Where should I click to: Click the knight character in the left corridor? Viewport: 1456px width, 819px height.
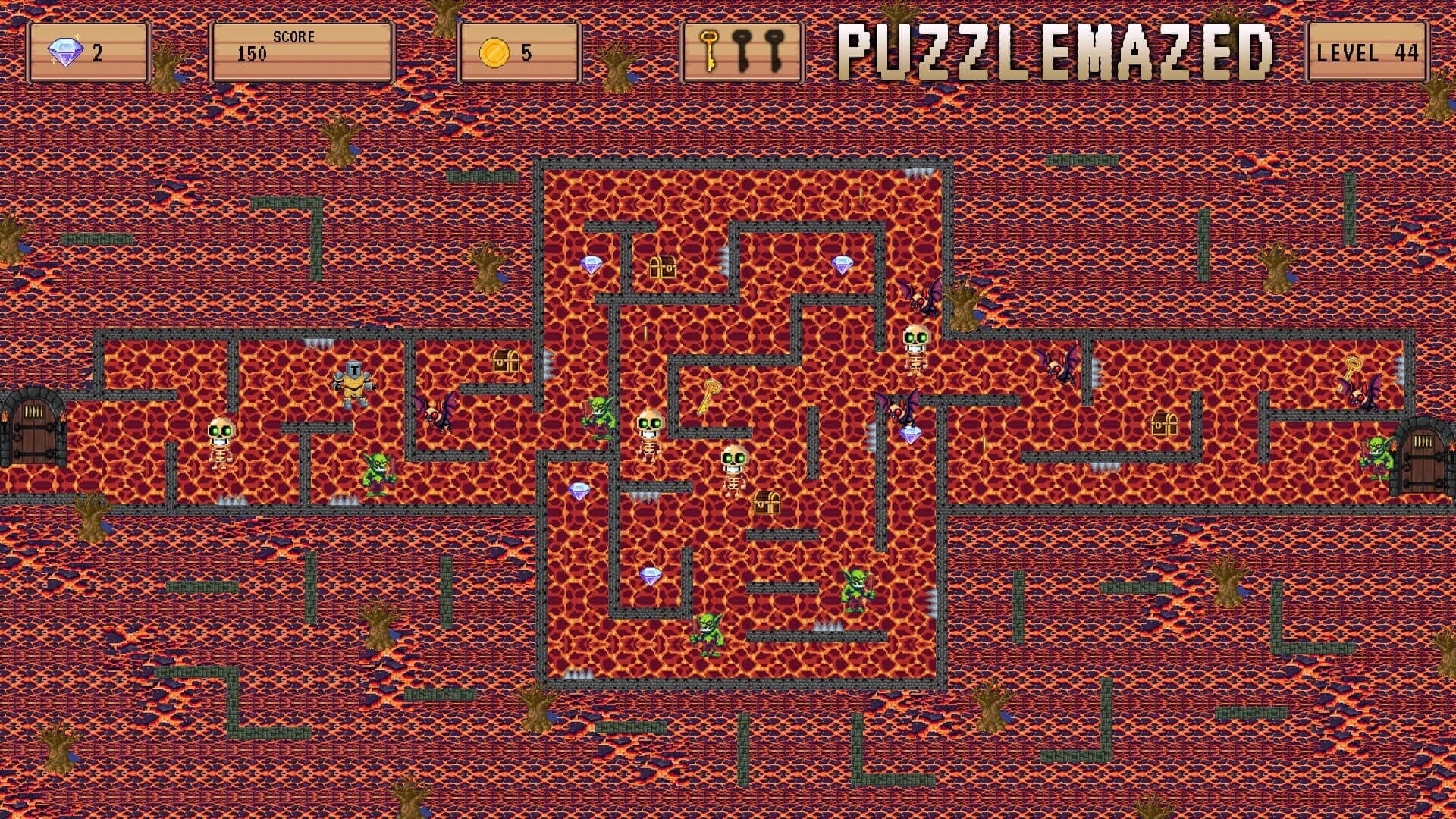point(353,381)
